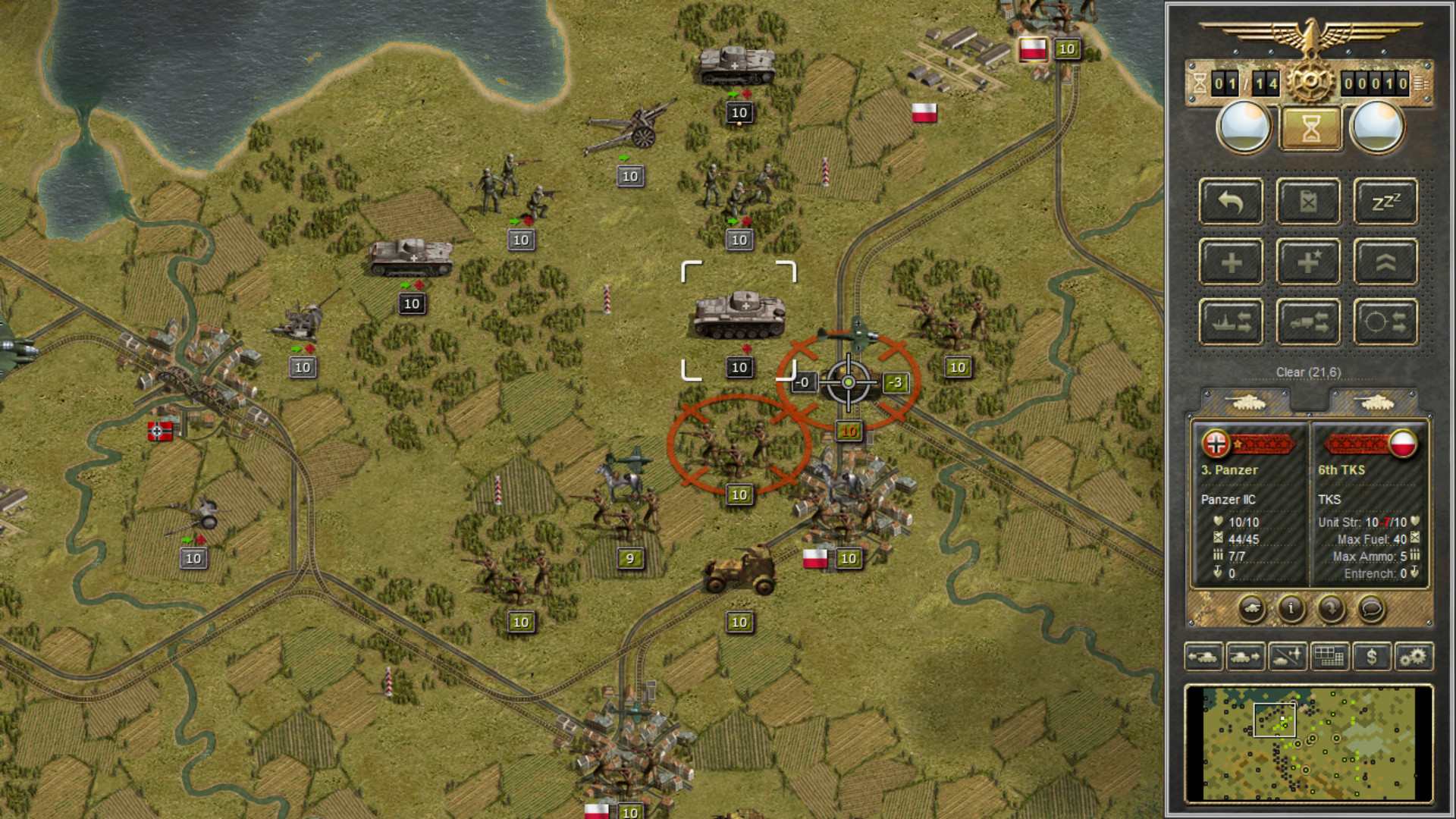Select next unit with right-arrow tank button
Screen dimensions: 1456x819
point(1245,657)
